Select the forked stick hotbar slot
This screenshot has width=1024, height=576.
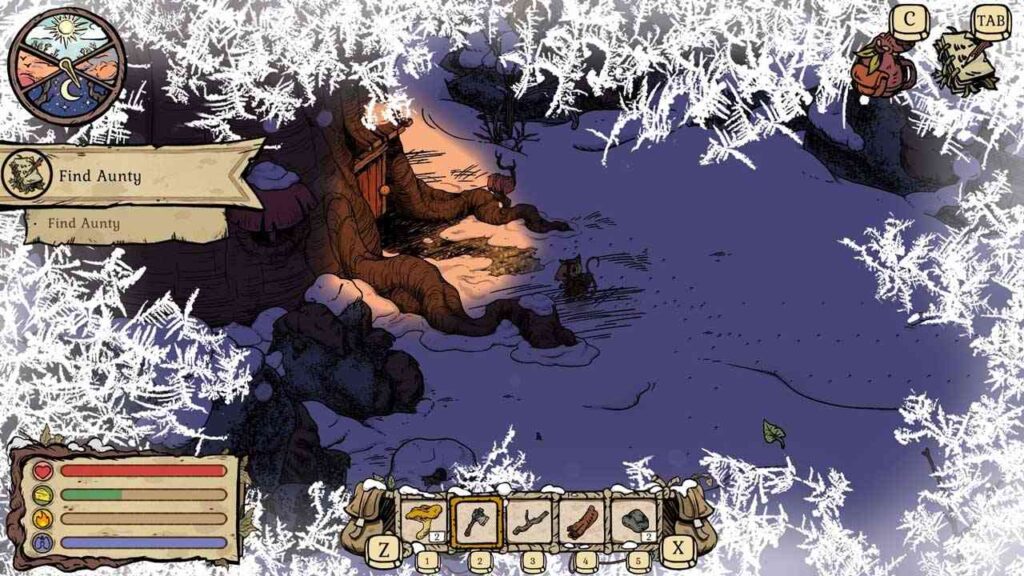pyautogui.click(x=528, y=520)
